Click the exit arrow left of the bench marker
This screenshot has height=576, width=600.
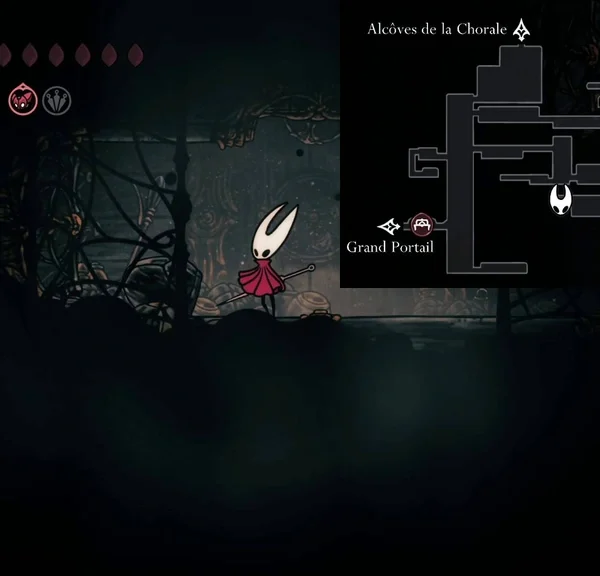(x=389, y=226)
